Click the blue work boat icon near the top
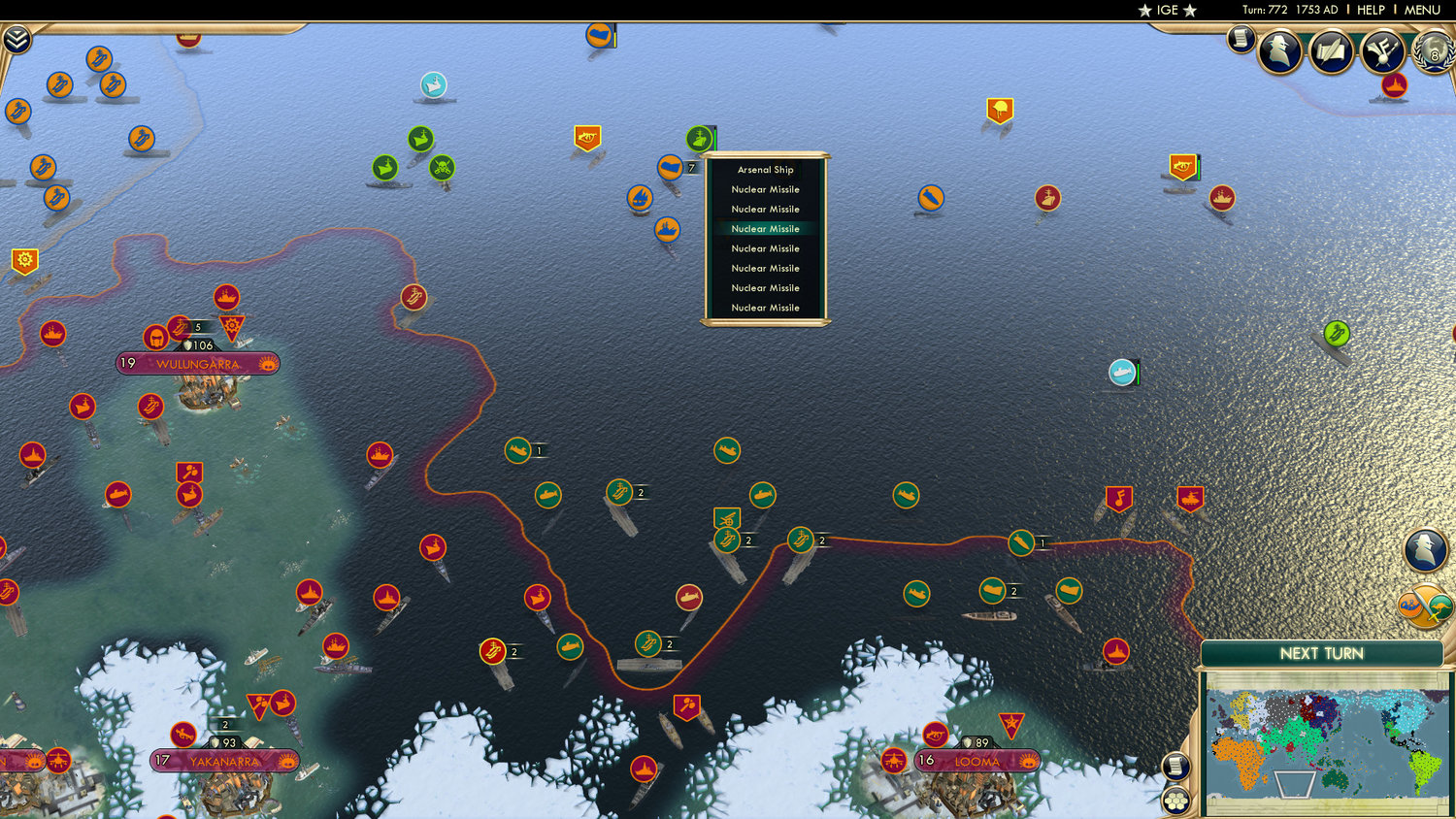The image size is (1456, 819). [434, 84]
